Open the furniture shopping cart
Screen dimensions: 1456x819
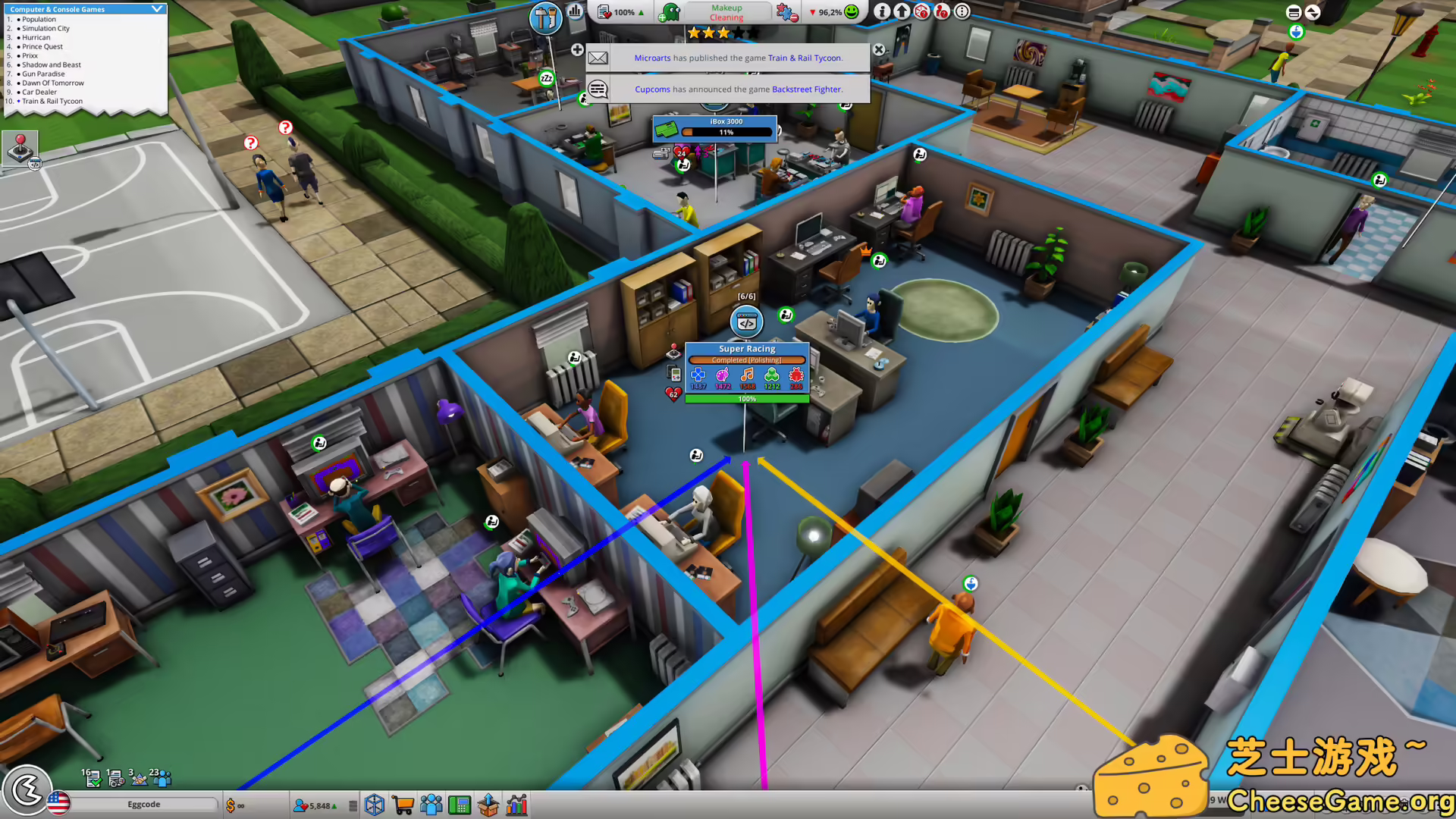pyautogui.click(x=403, y=805)
